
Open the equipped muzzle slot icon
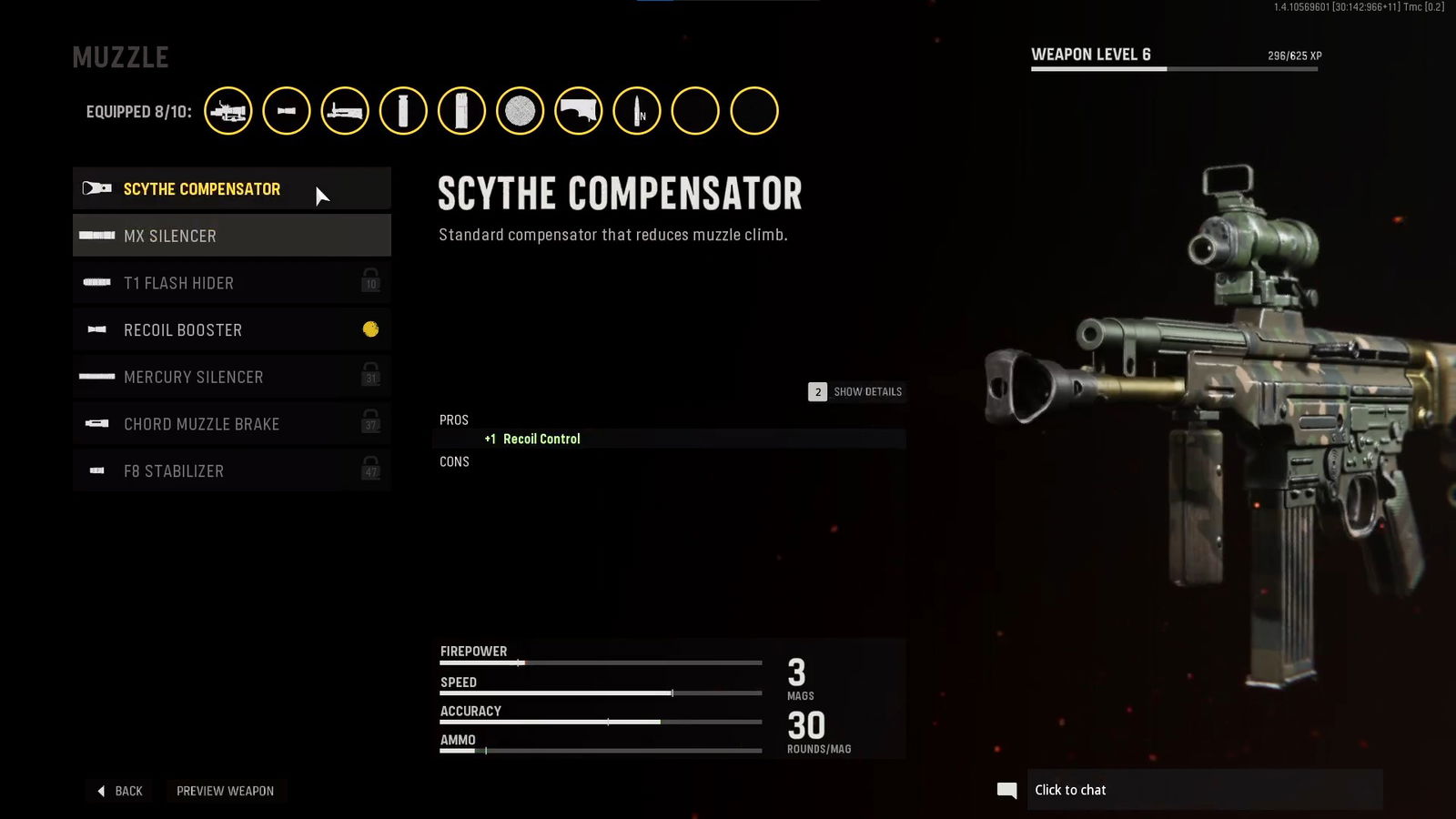coord(287,111)
